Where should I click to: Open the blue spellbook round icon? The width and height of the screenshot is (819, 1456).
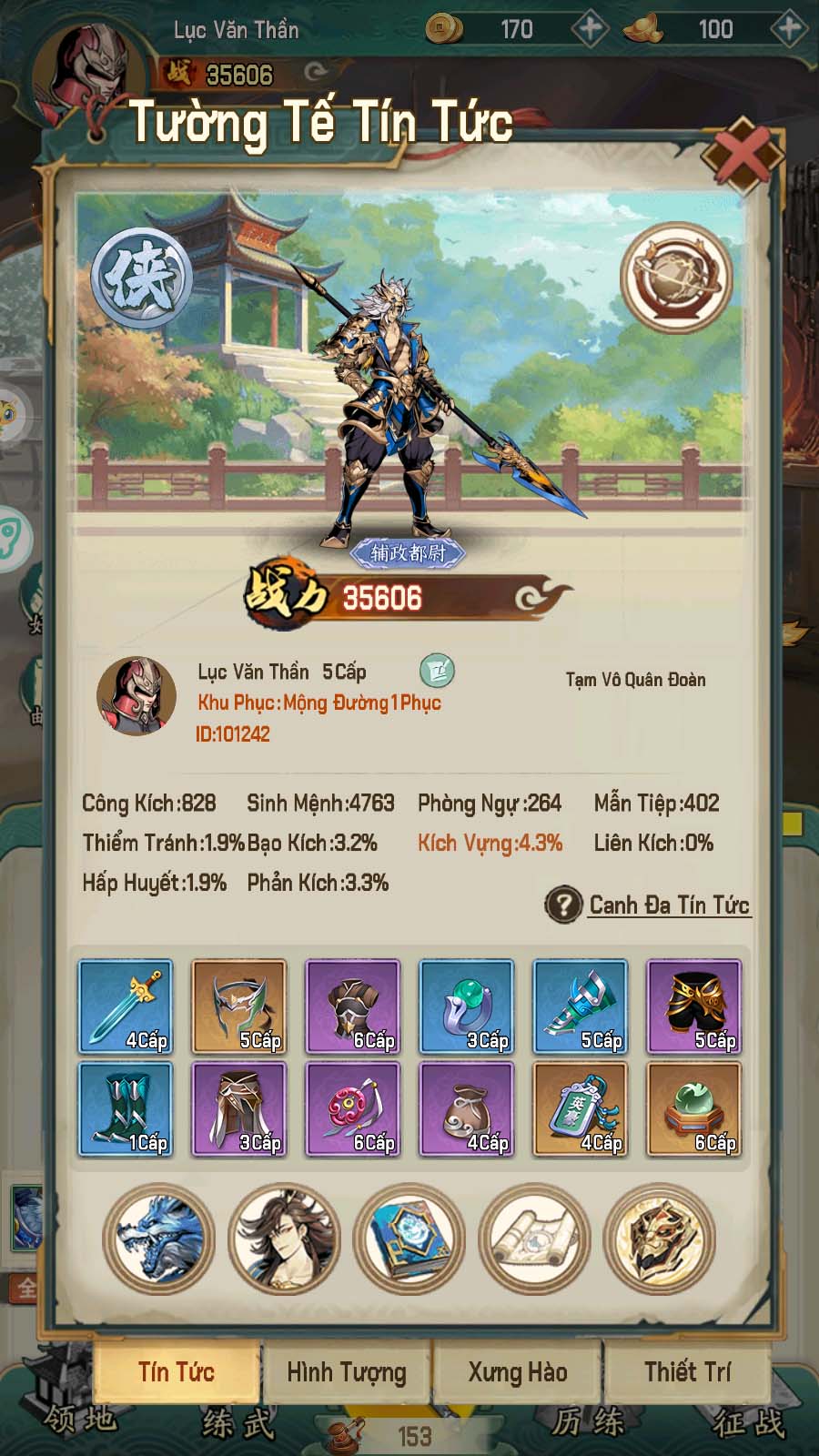409,1239
